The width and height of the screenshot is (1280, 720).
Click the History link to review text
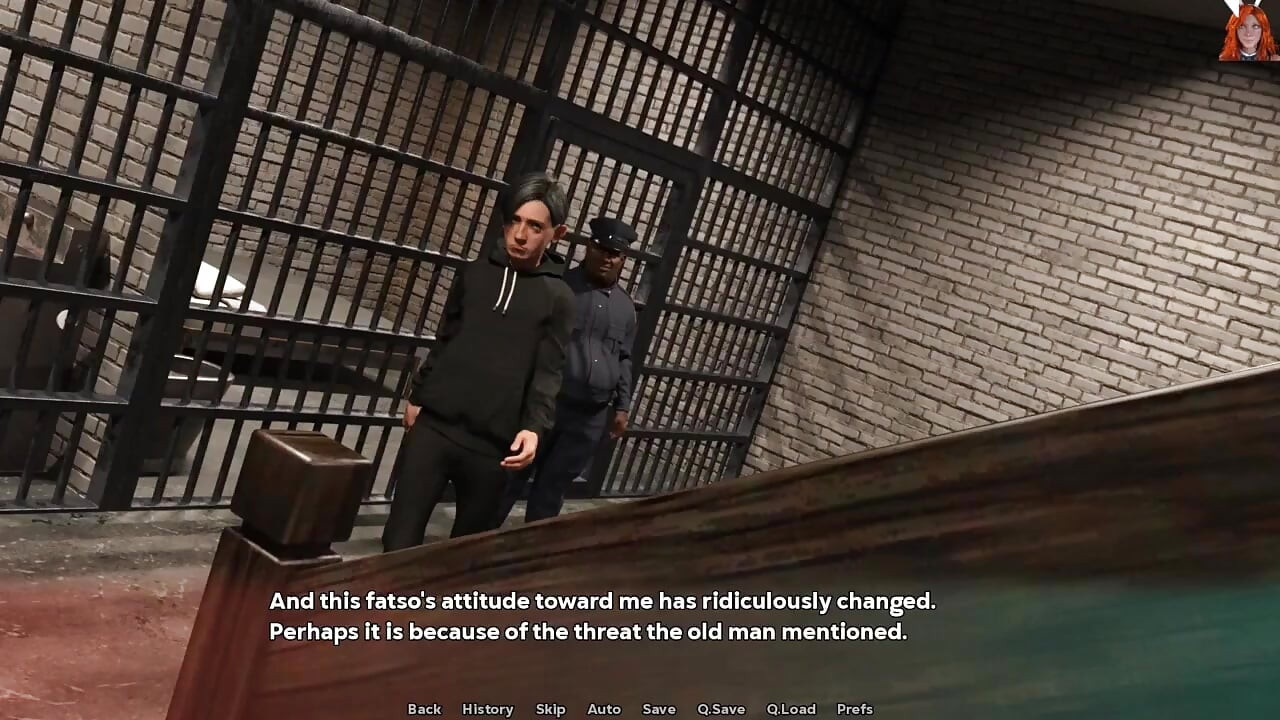[487, 709]
